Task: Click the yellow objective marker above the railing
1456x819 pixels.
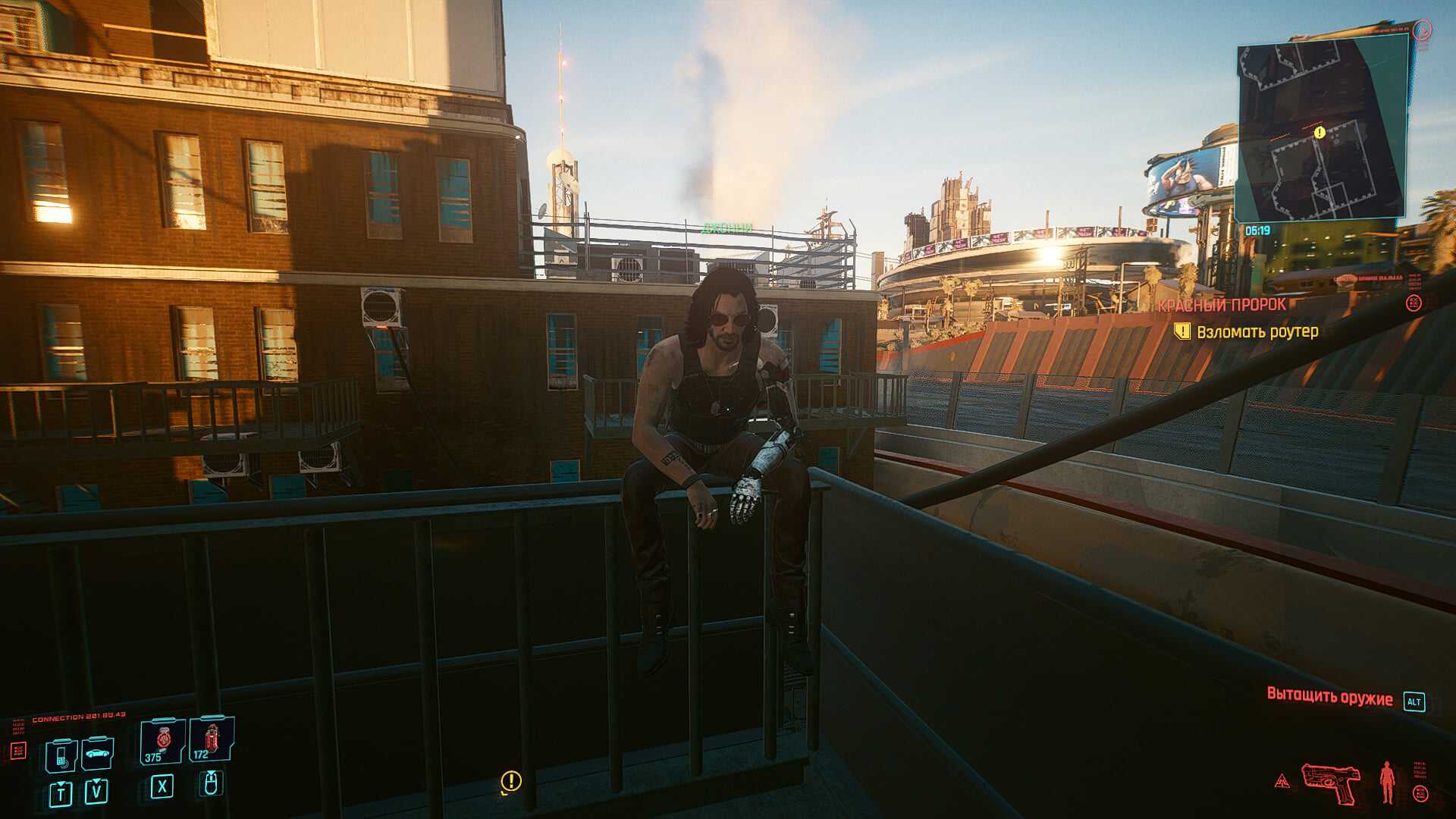Action: (511, 781)
